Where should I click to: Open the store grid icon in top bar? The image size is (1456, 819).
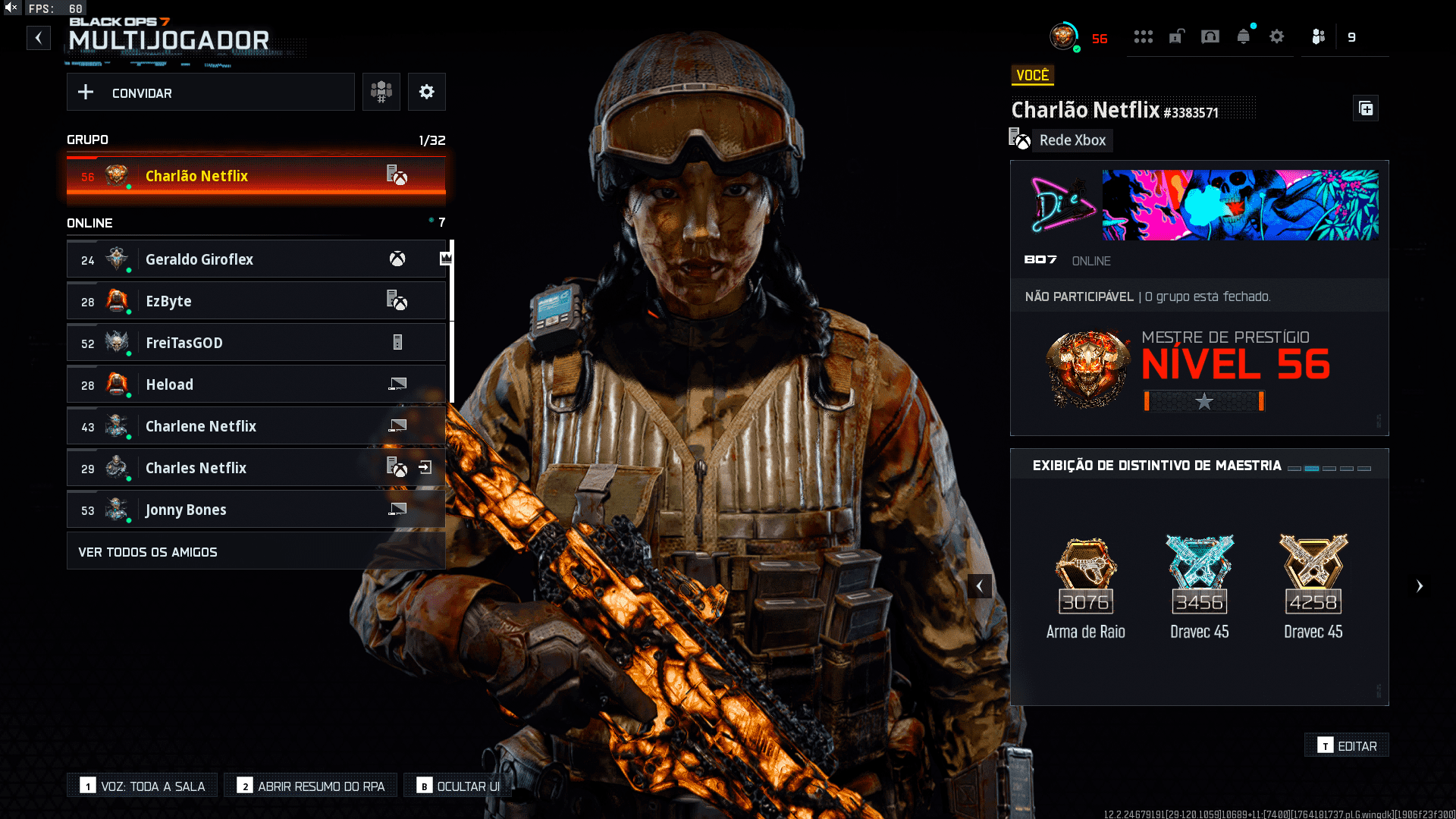[1144, 36]
